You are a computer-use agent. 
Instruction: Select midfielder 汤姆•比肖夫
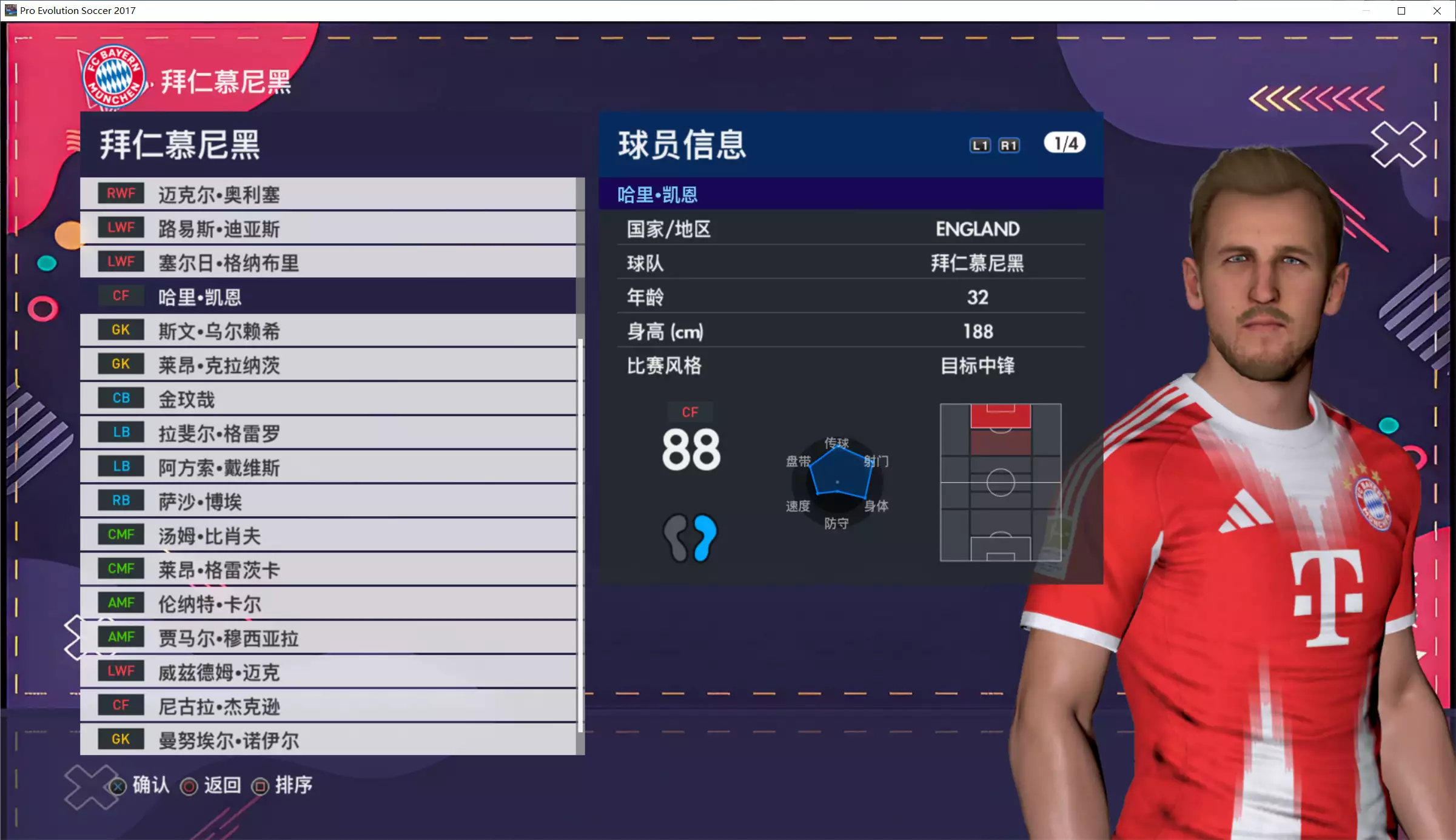point(327,536)
